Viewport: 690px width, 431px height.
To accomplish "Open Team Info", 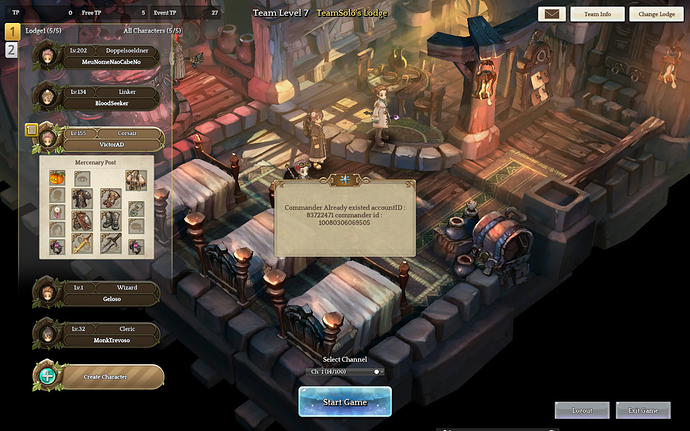I will [597, 15].
